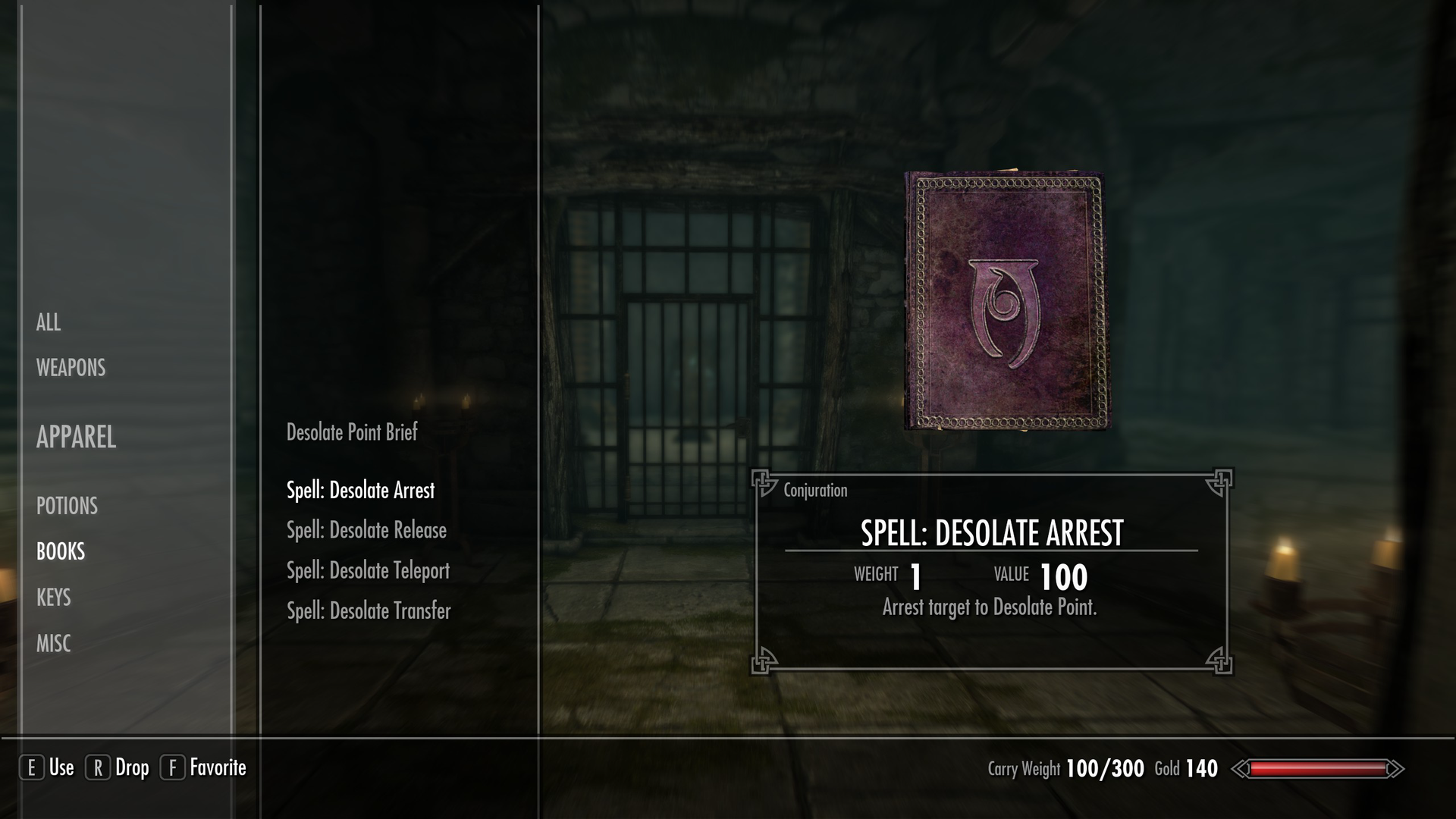Select Spell: Desolate Transfer tome

369,610
